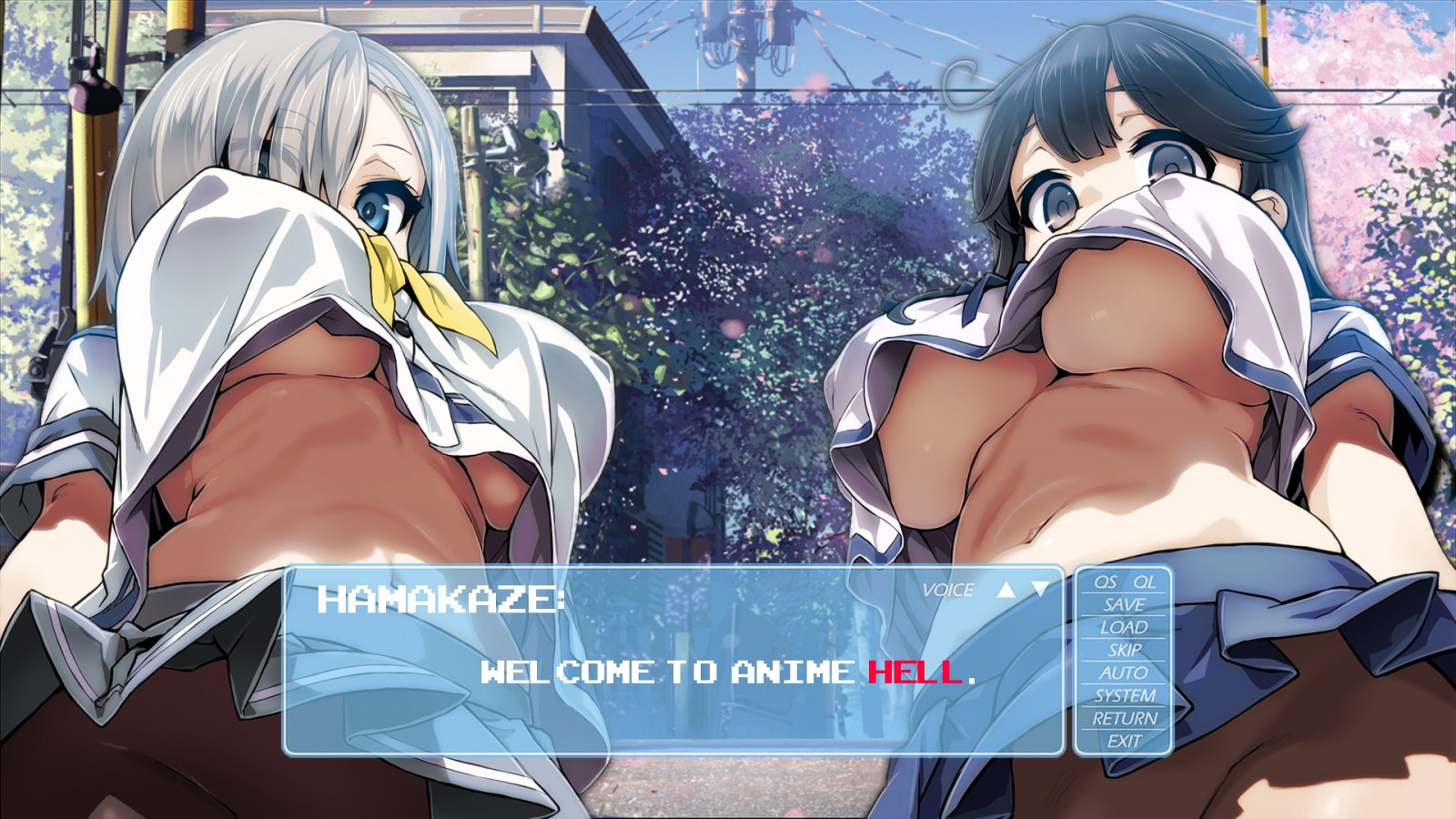Viewport: 1456px width, 819px height.
Task: Activate Skip mode
Action: [1124, 650]
